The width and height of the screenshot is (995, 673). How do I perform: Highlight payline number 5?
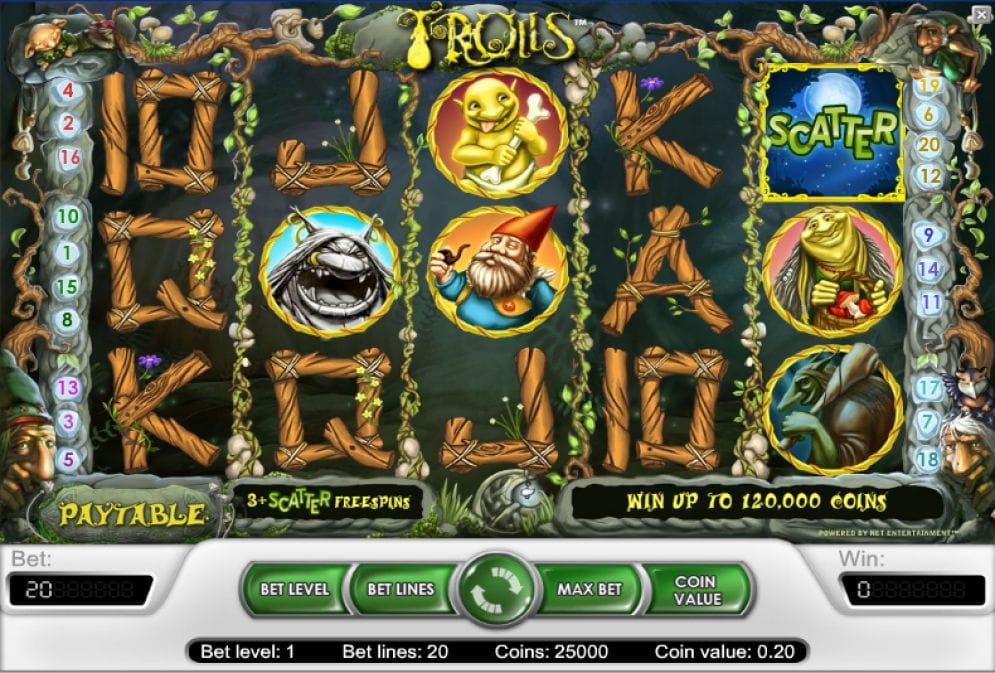pyautogui.click(x=68, y=460)
